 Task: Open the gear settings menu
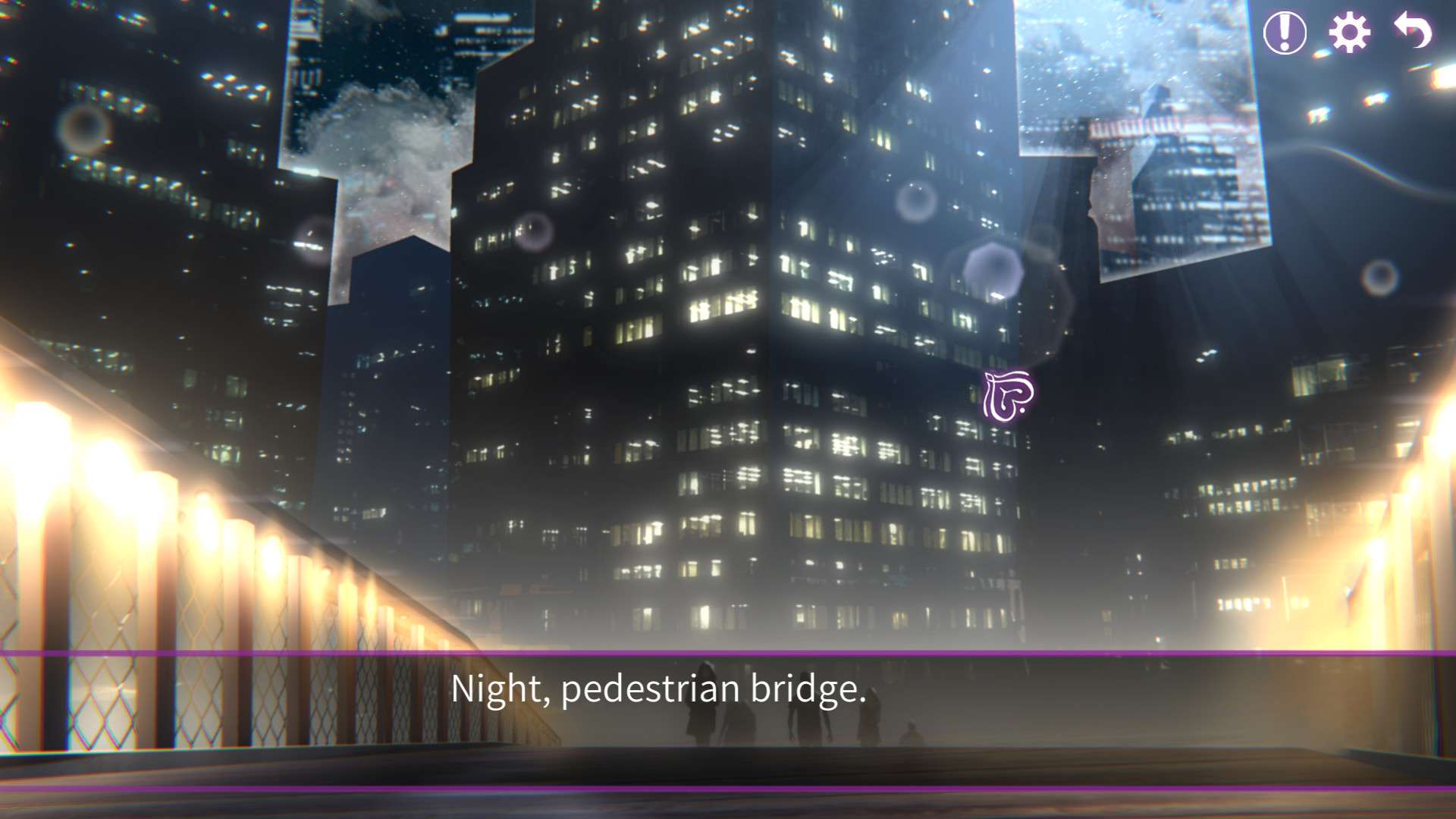point(1349,33)
